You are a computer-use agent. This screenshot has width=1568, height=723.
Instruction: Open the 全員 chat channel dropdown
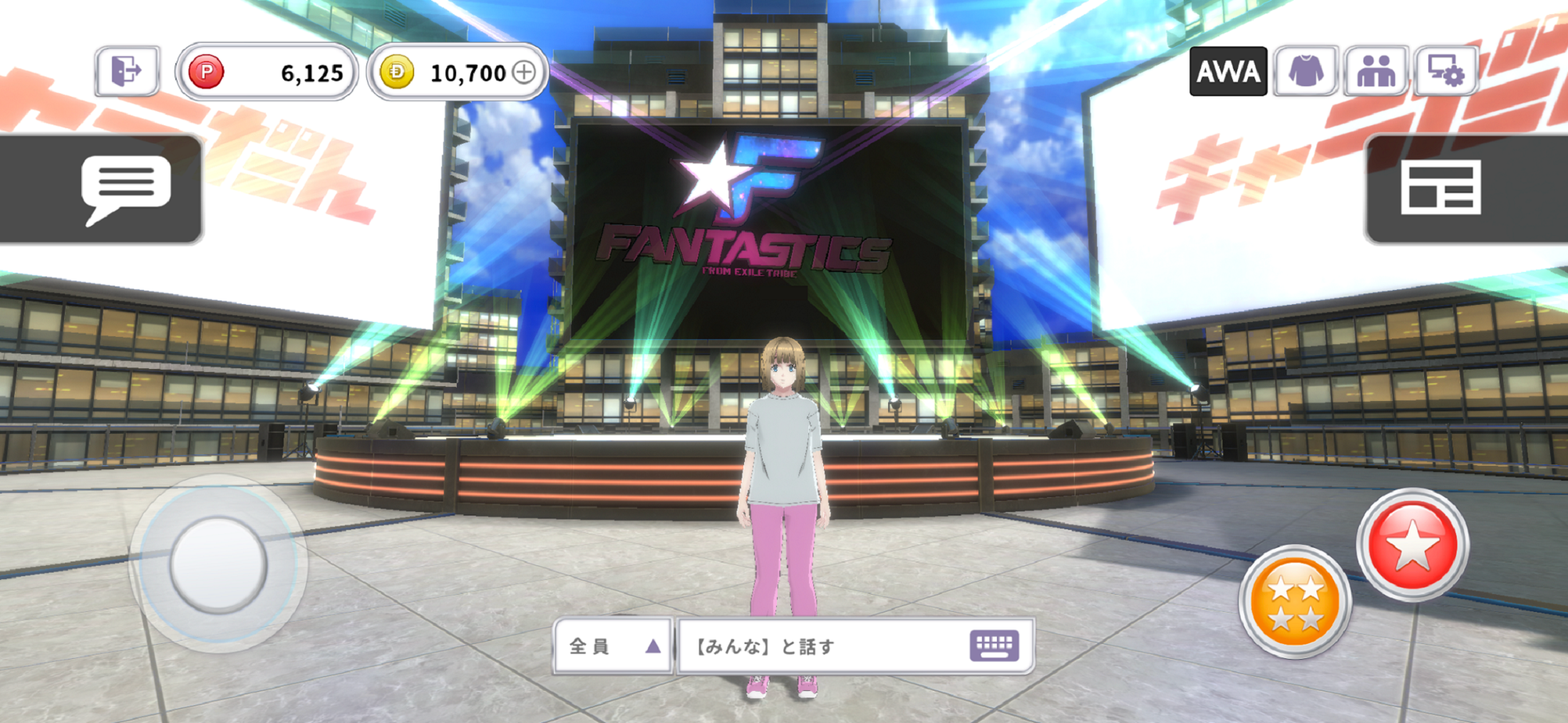click(614, 646)
